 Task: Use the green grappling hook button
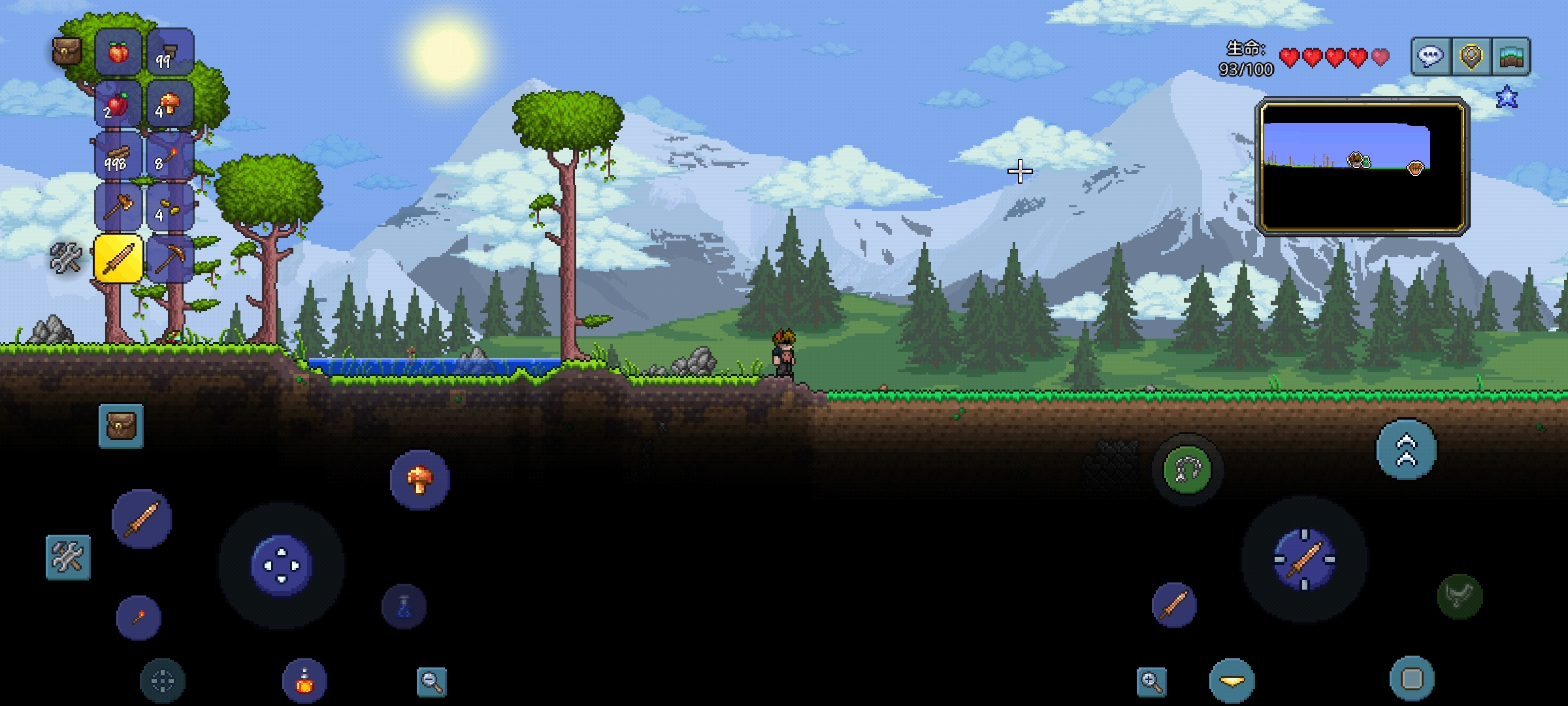[1187, 469]
